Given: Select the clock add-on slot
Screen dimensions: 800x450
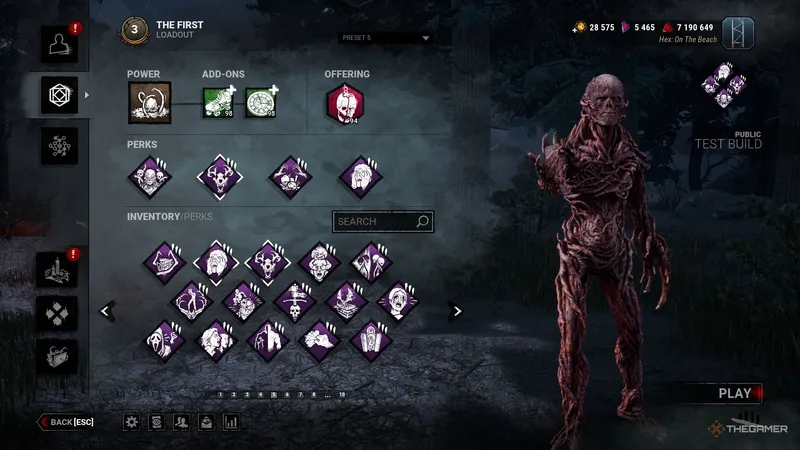Looking at the screenshot, I should click(x=261, y=102).
